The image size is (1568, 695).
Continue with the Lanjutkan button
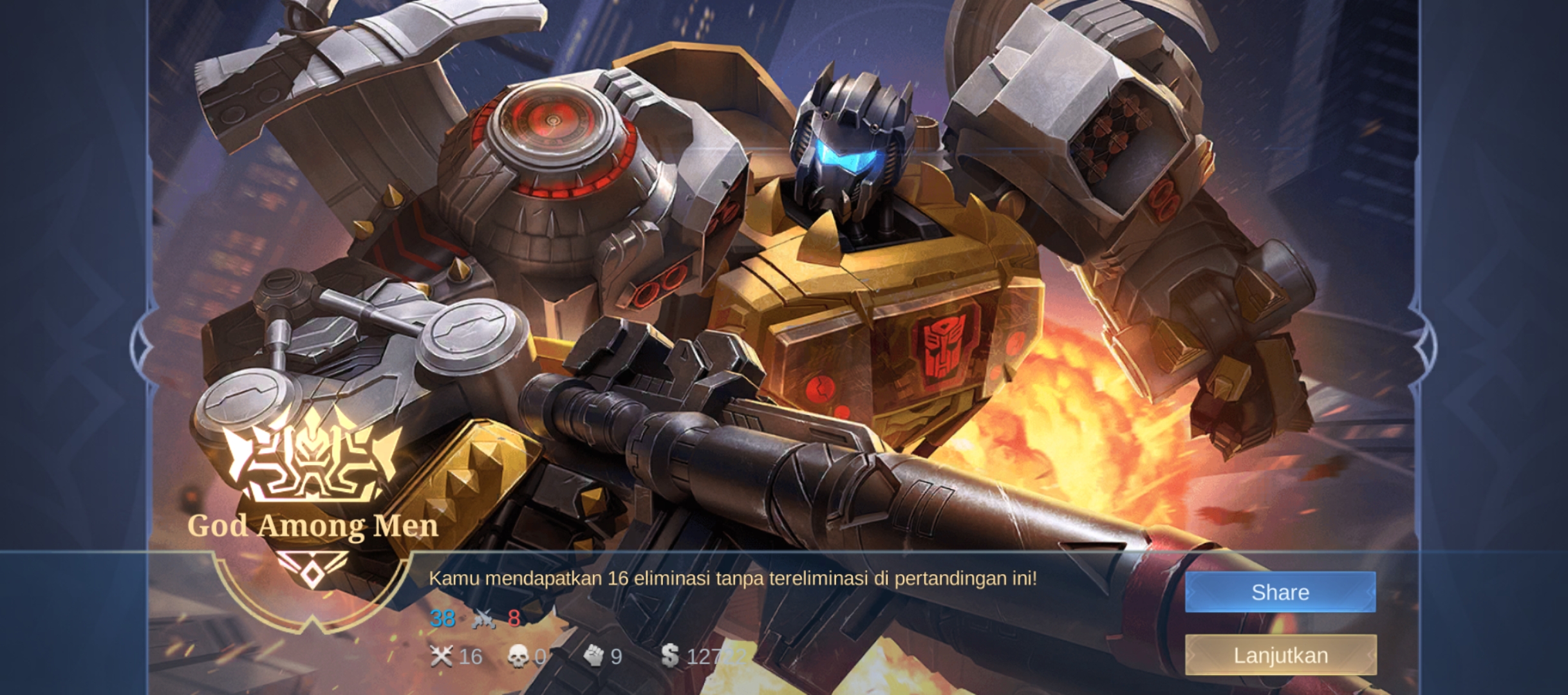pyautogui.click(x=1280, y=655)
